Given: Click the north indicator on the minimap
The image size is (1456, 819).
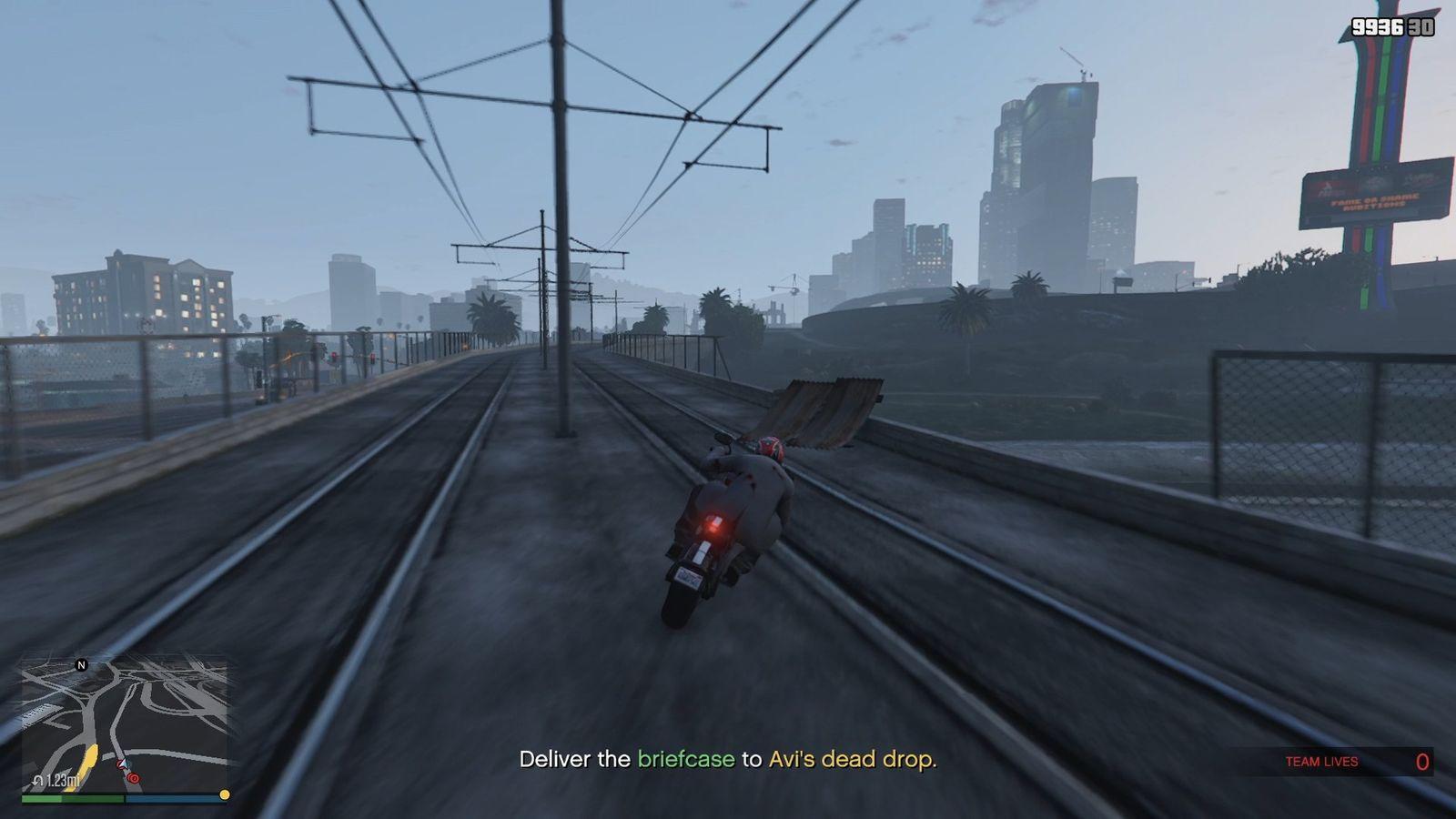Looking at the screenshot, I should pyautogui.click(x=82, y=665).
